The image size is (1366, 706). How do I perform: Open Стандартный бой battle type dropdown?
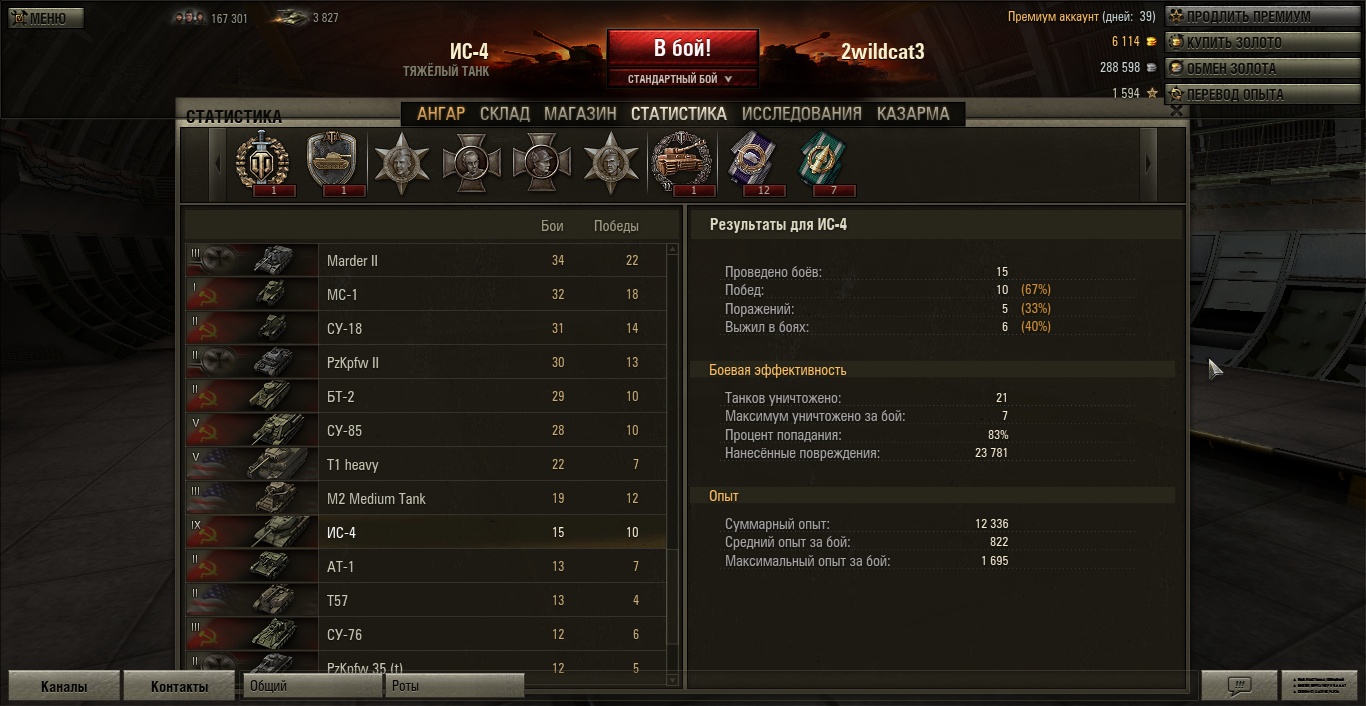680,79
